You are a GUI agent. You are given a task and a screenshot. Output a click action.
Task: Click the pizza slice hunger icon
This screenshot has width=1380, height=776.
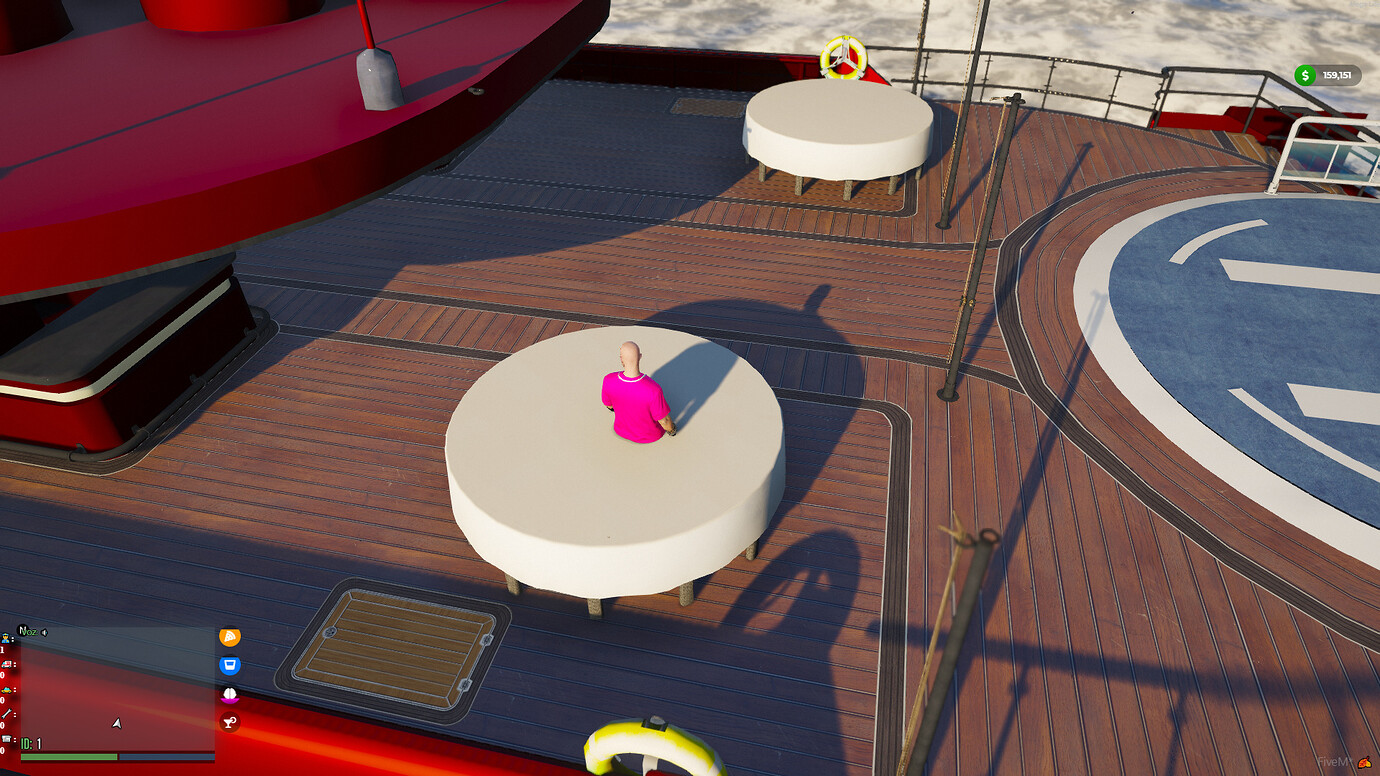[x=228, y=637]
